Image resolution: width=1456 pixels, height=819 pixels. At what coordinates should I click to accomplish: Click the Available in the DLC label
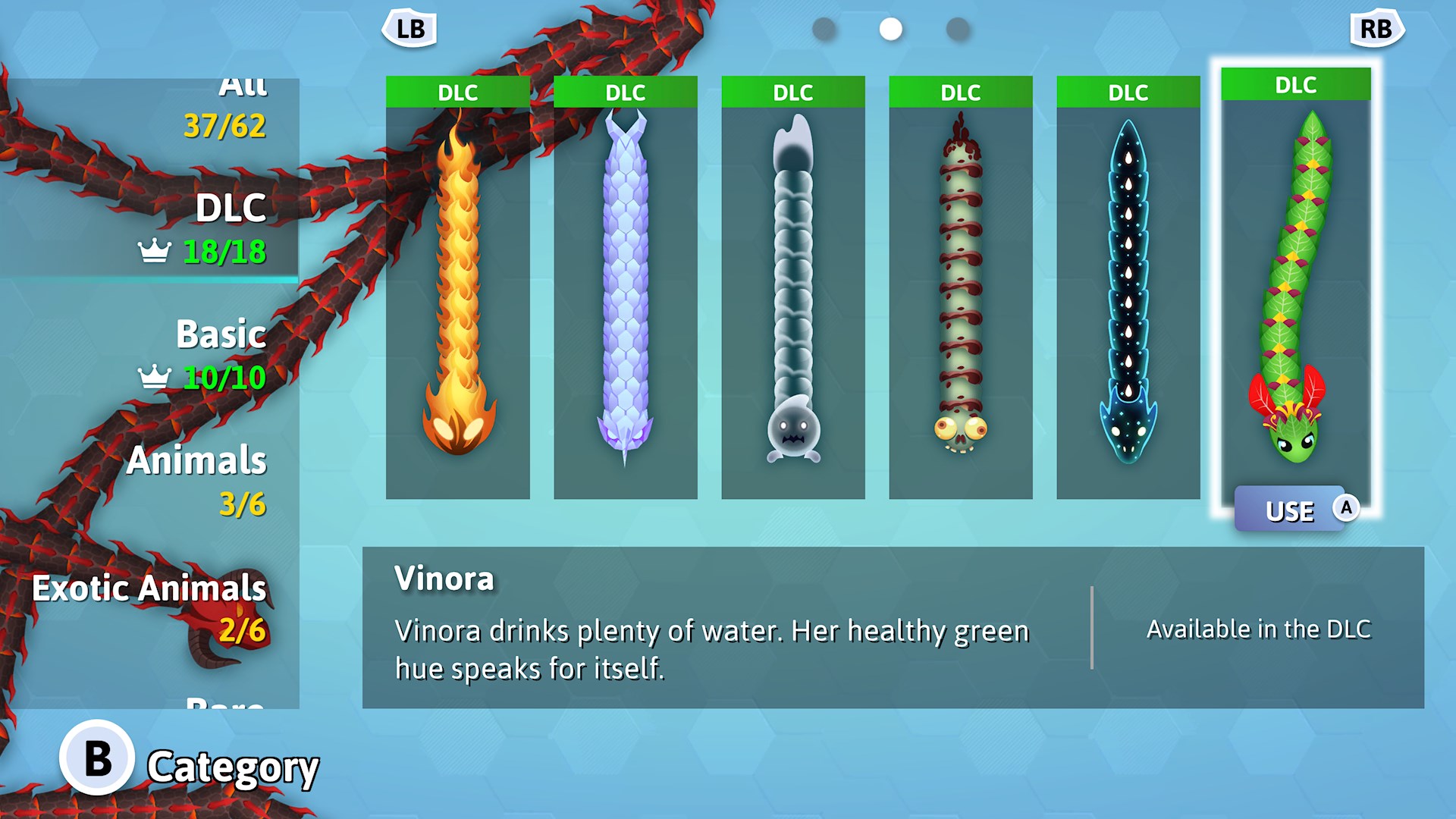click(x=1259, y=629)
